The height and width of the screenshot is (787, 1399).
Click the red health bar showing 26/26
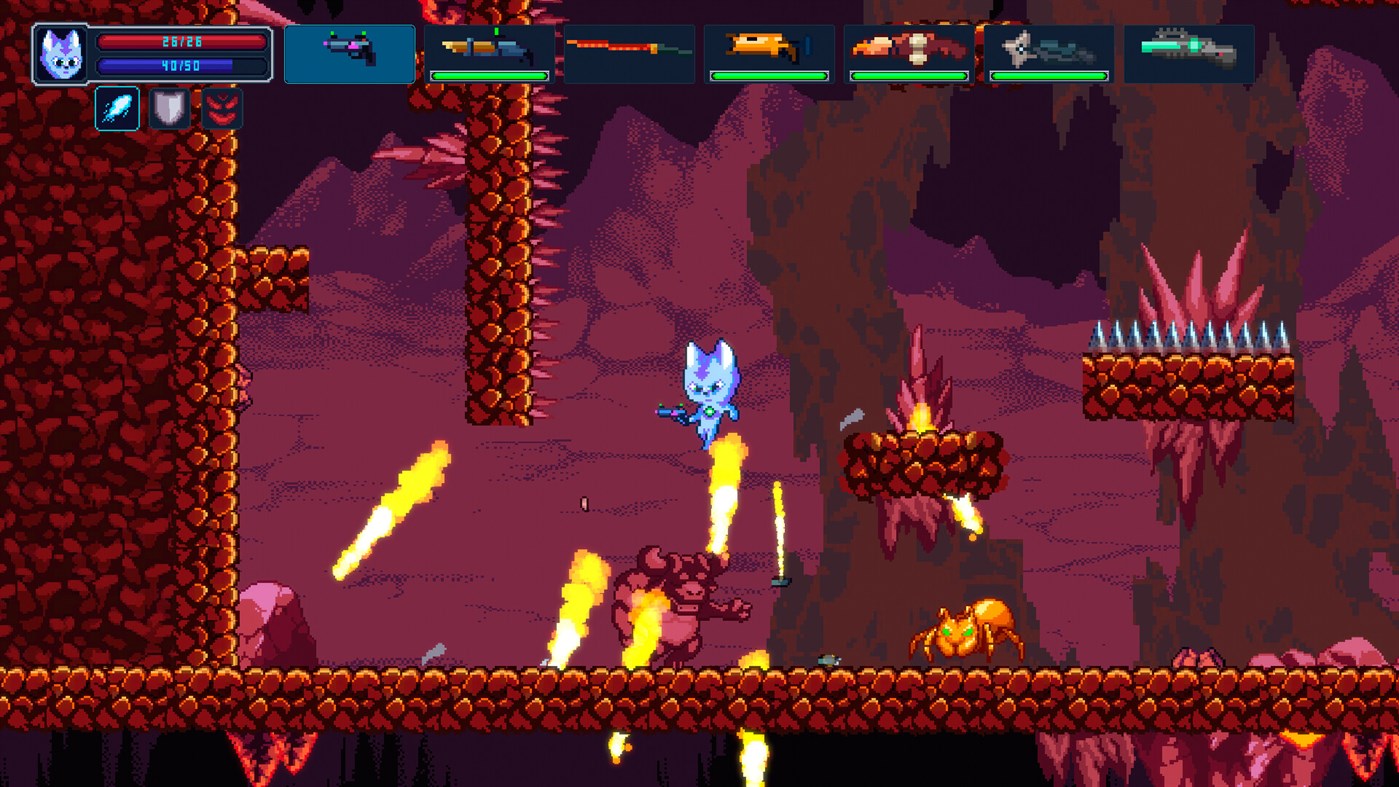point(183,42)
